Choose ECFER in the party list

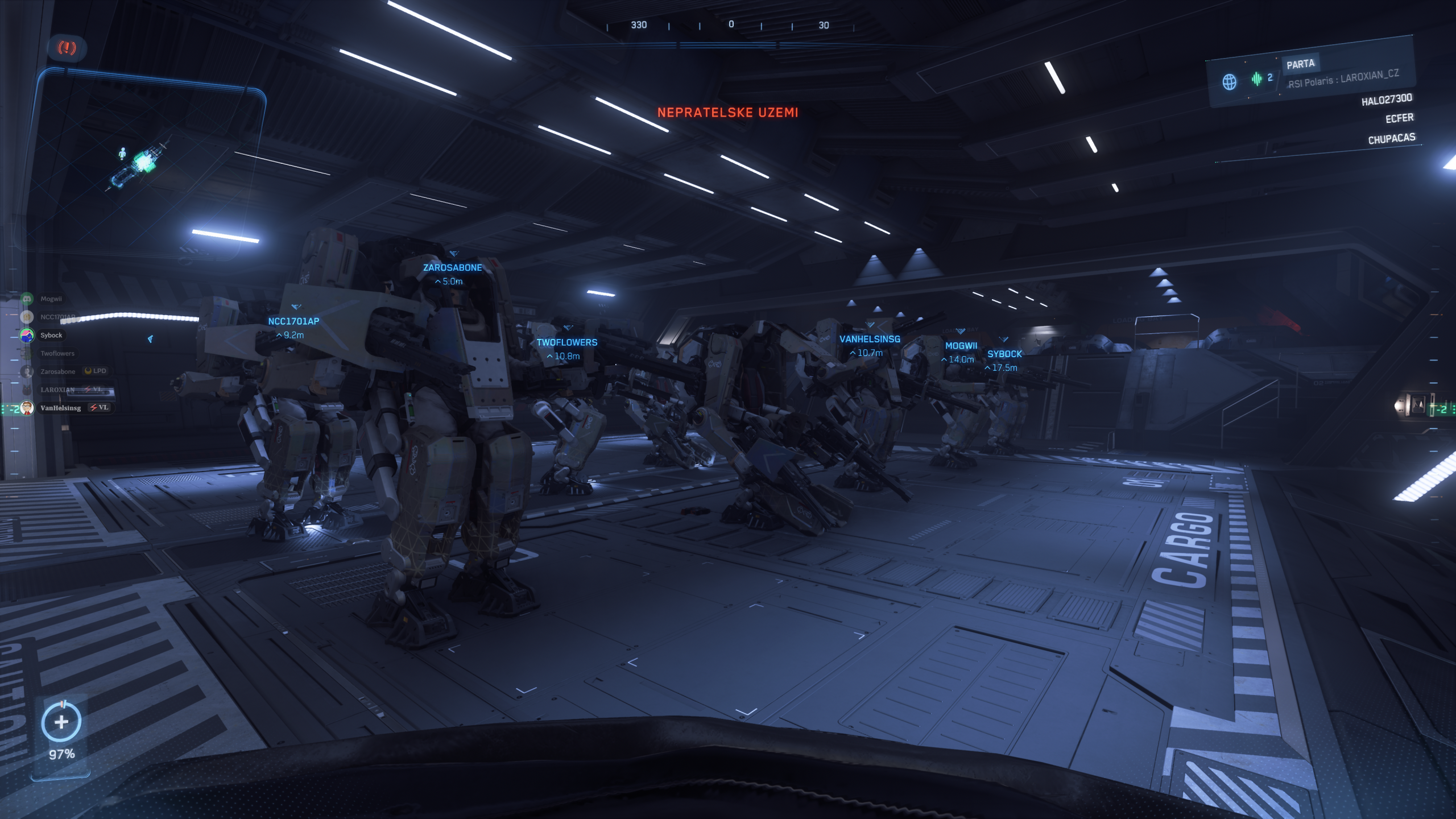1399,118
